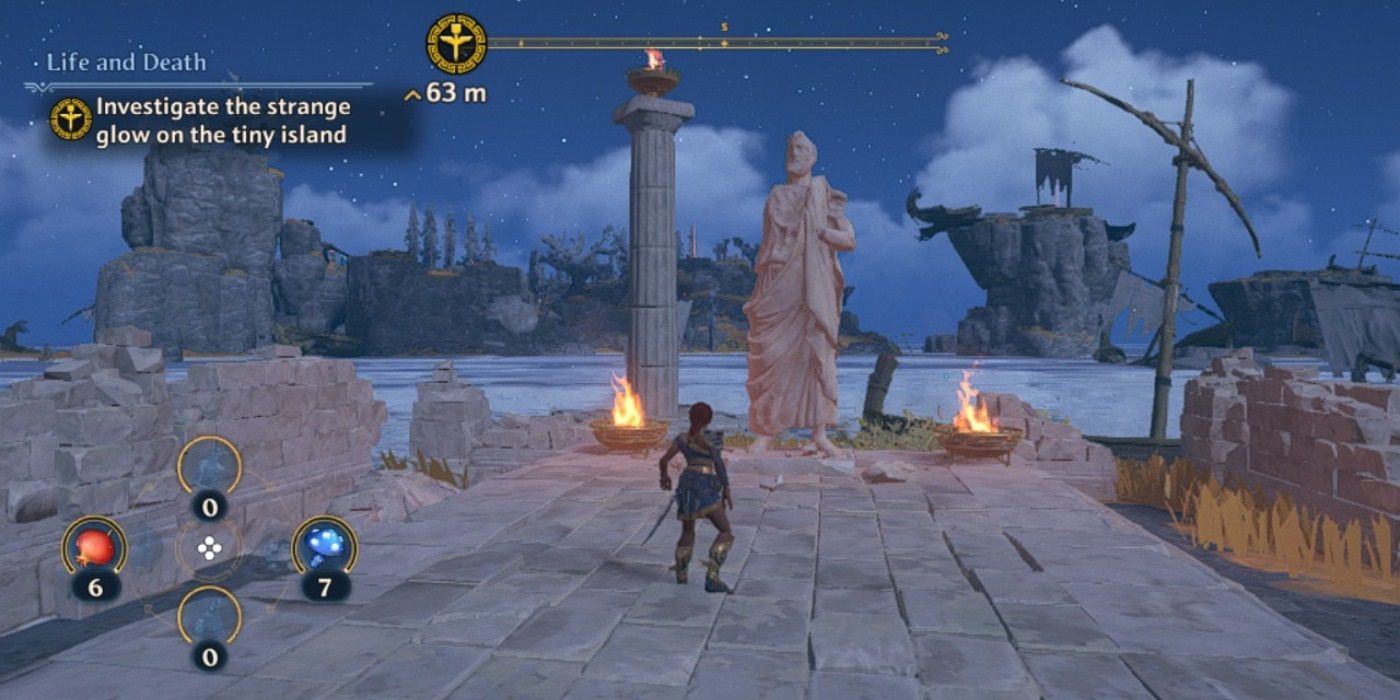
Task: Open the Life and Death quest tracker
Action: 126,62
